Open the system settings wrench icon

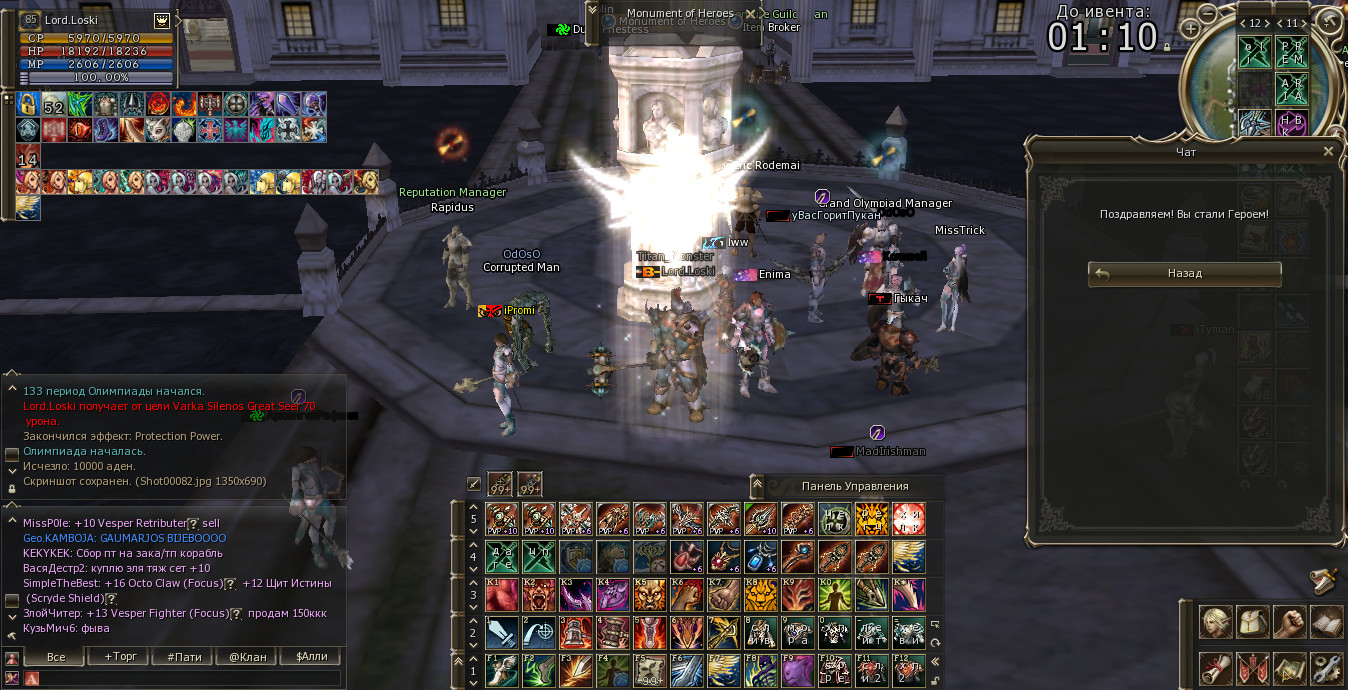point(1327,667)
